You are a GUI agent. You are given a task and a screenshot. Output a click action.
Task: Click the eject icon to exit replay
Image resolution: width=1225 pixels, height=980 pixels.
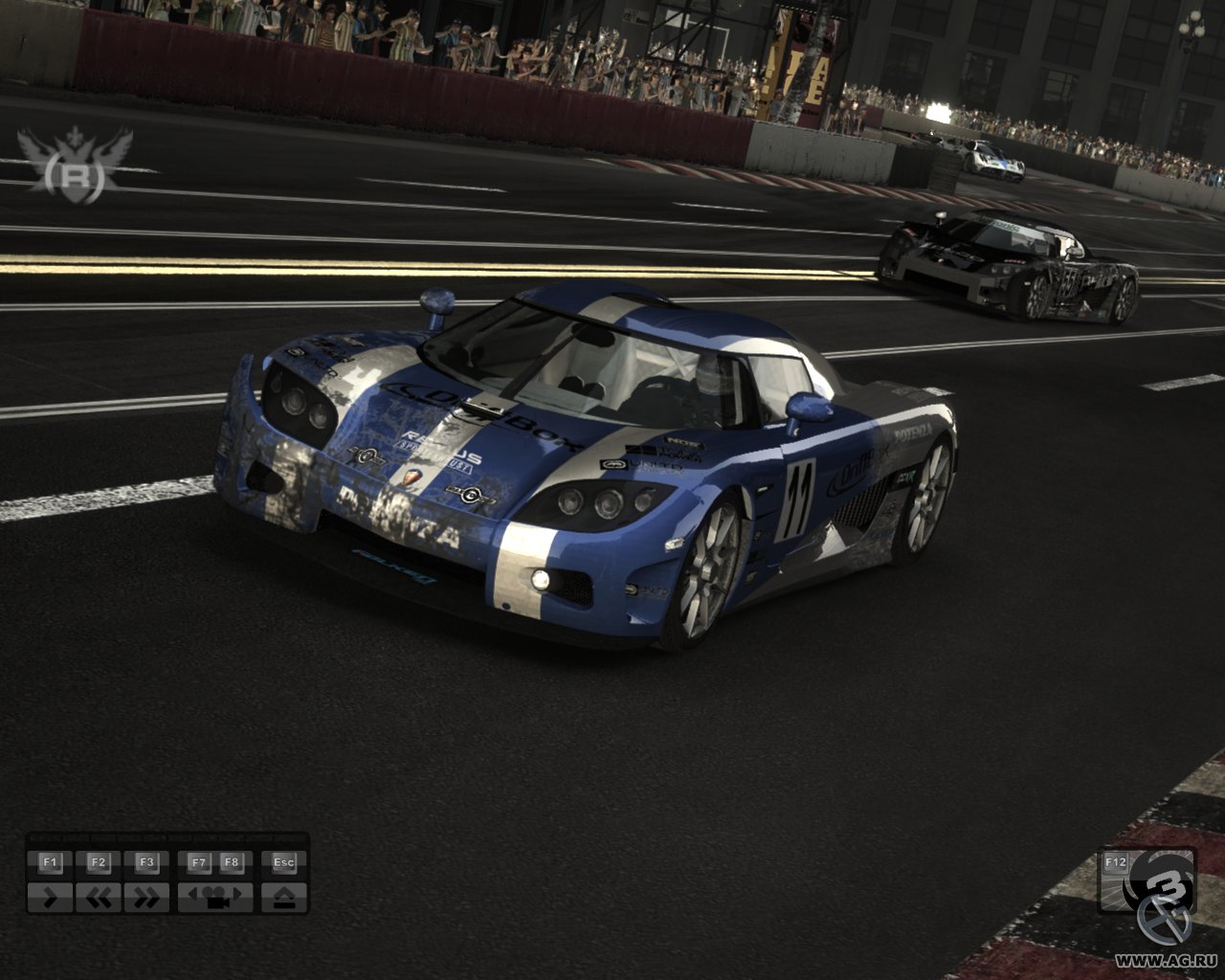pos(285,897)
